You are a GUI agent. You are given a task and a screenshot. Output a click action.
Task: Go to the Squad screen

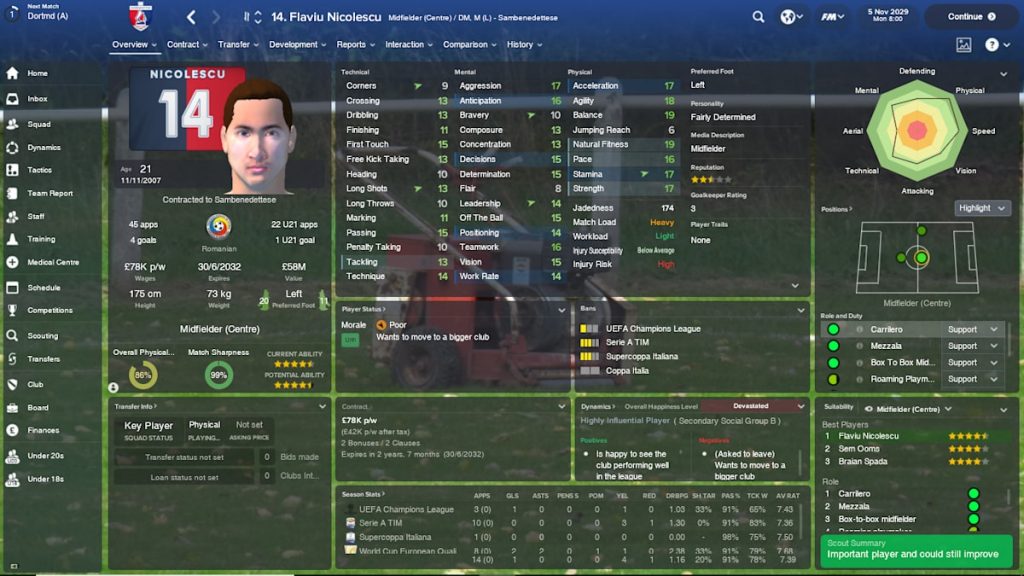[x=39, y=124]
